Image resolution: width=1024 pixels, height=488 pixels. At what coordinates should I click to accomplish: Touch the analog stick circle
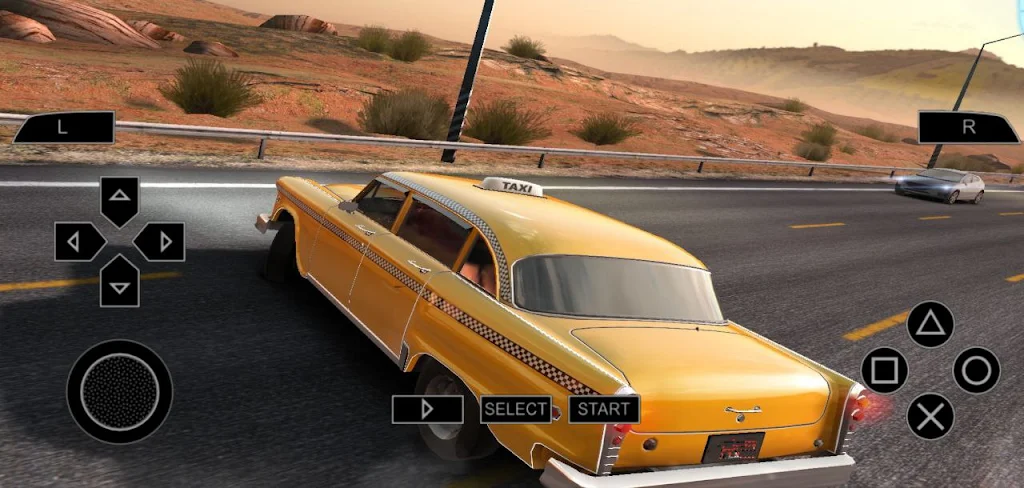(120, 391)
